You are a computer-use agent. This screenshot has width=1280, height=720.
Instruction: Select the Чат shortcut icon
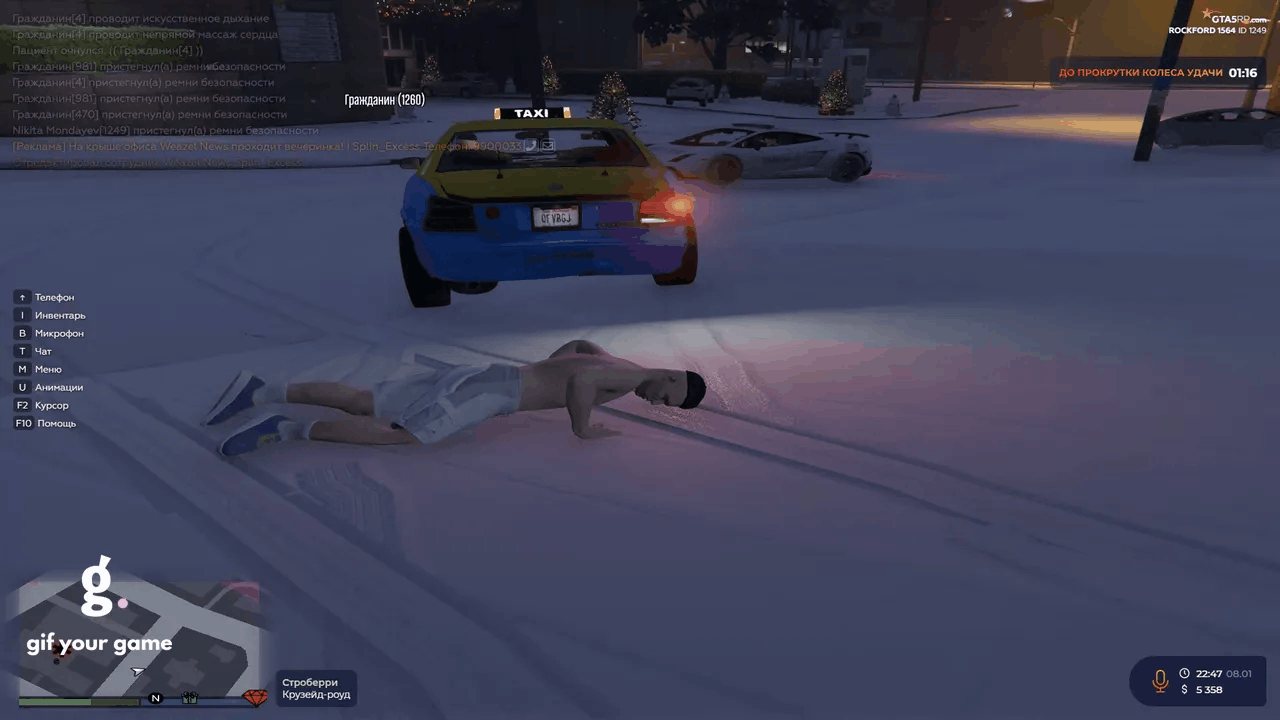(22, 351)
